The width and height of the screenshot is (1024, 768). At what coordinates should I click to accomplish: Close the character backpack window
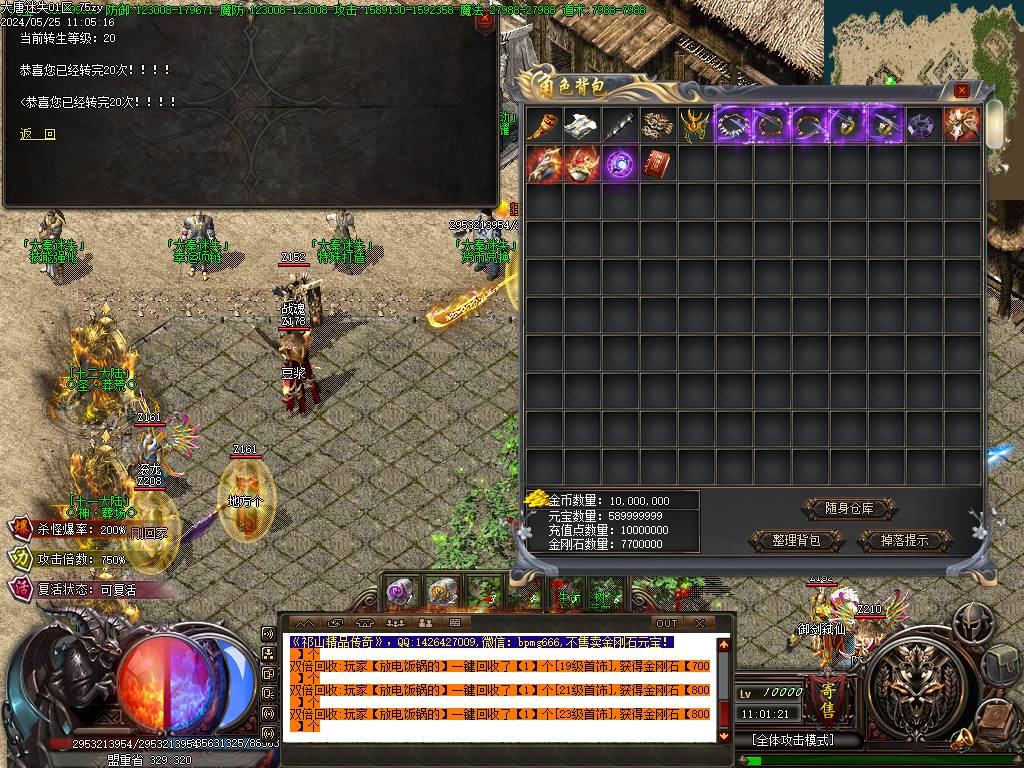point(962,90)
